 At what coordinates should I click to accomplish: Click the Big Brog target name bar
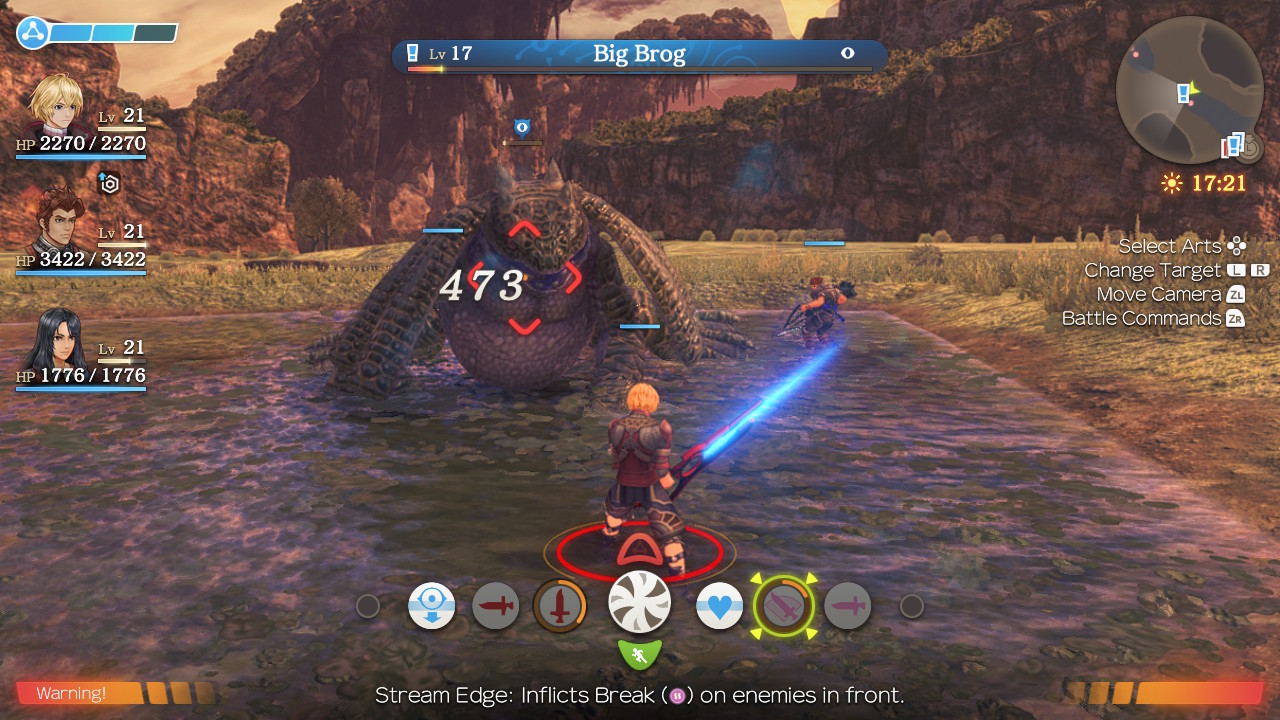pos(639,55)
